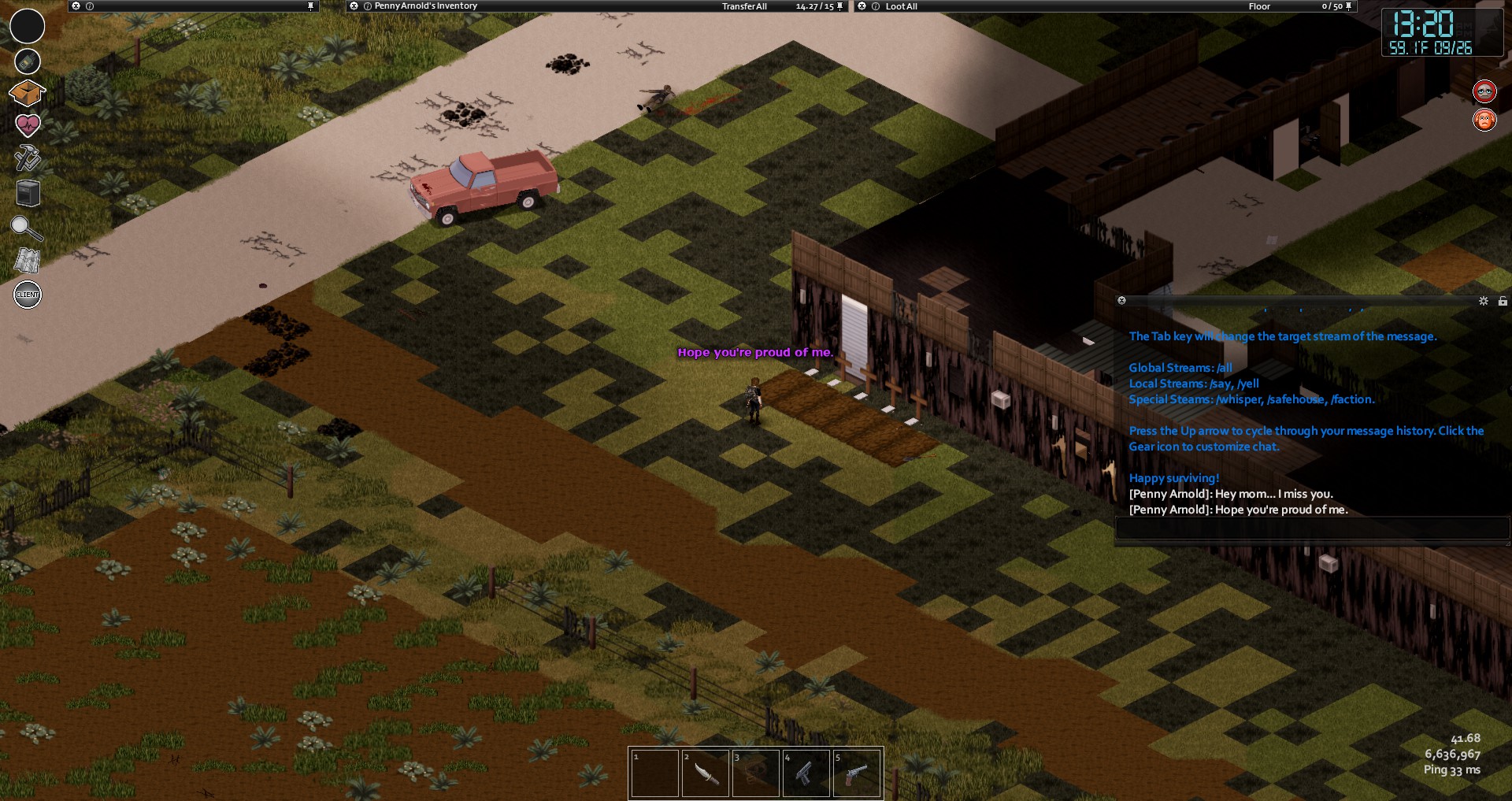Open the inventory cardboard box icon
This screenshot has height=801, width=1512.
coord(27,93)
